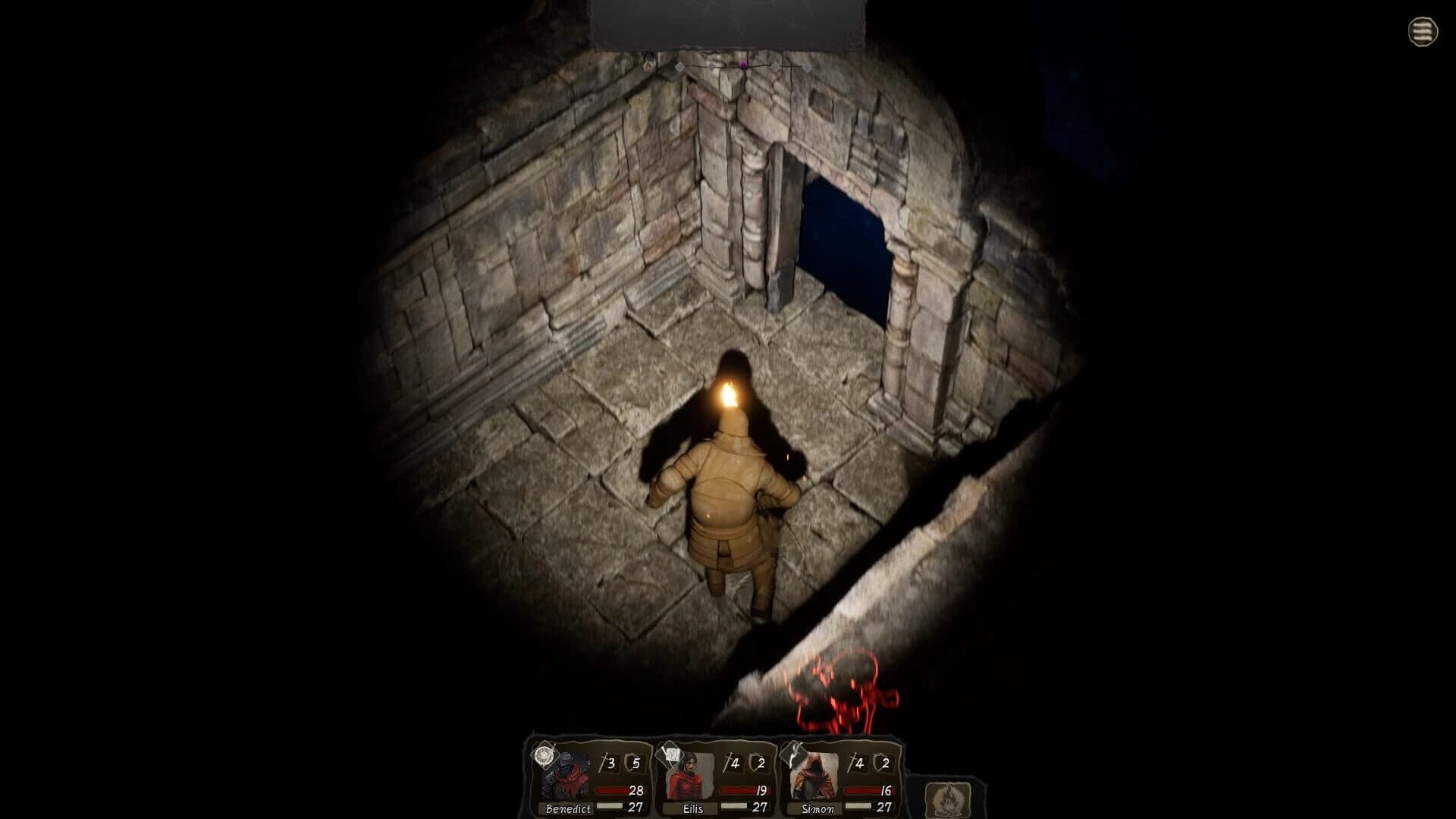Click Benedict's shield icon showing 5
1456x819 pixels.
[634, 761]
